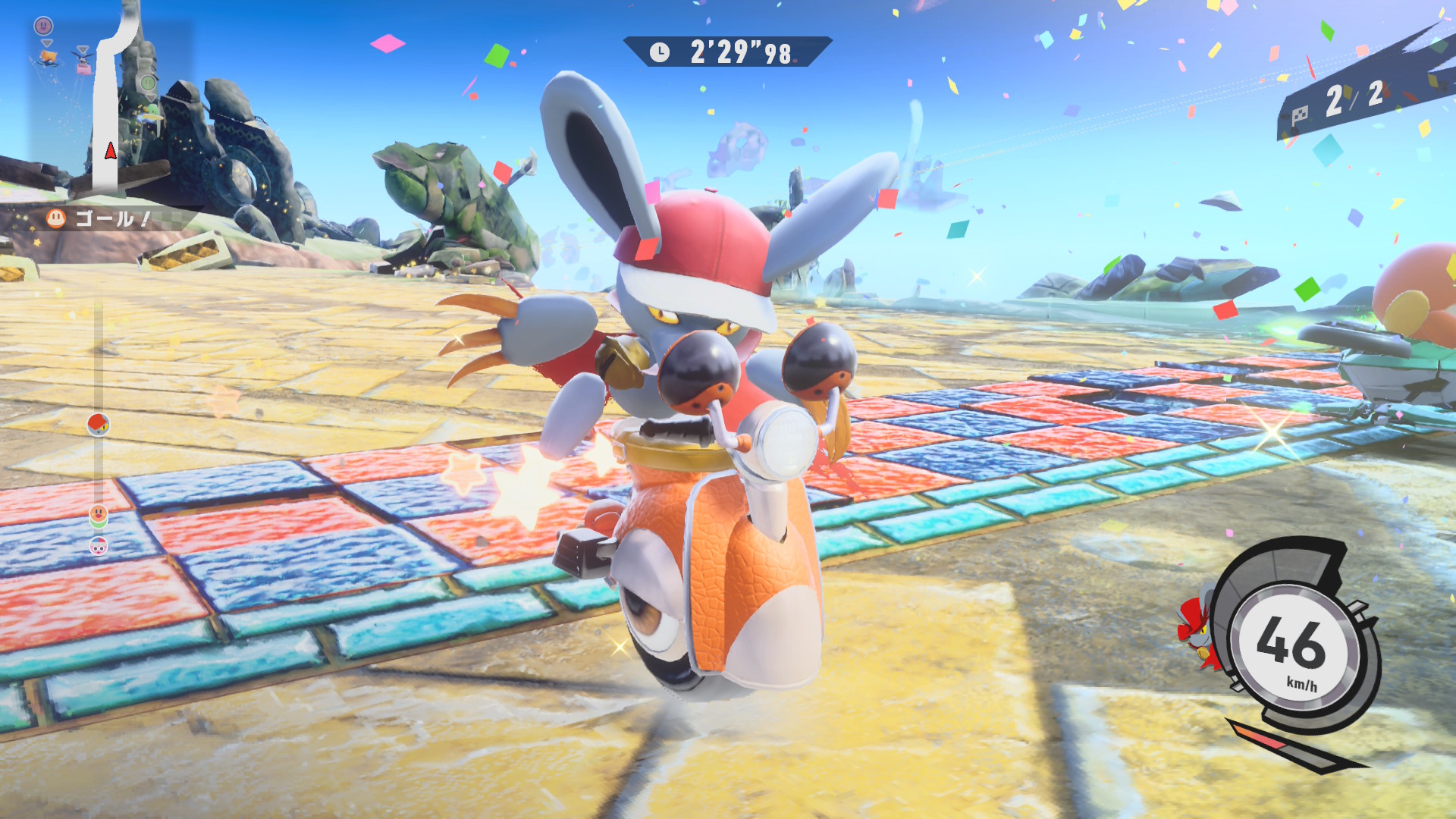Select the green Kirby face minimap marker
The image size is (1456, 819).
coord(149,82)
